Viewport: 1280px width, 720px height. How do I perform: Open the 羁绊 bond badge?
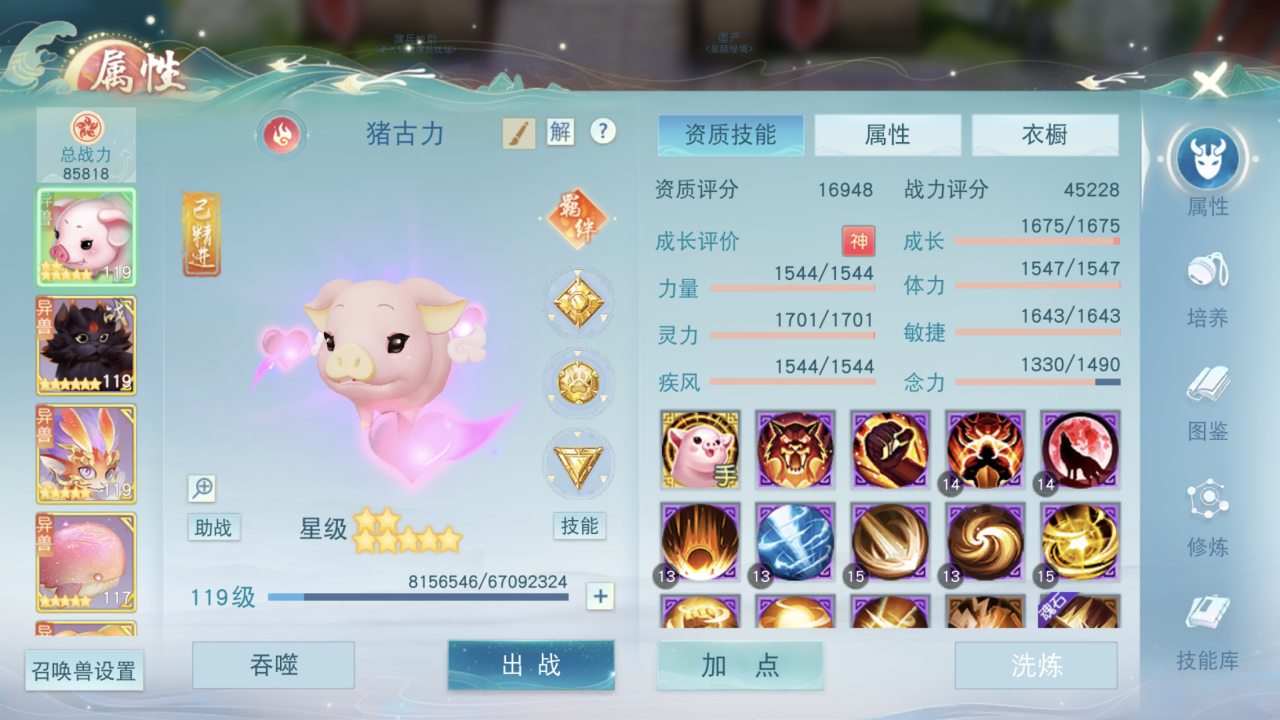click(x=578, y=218)
